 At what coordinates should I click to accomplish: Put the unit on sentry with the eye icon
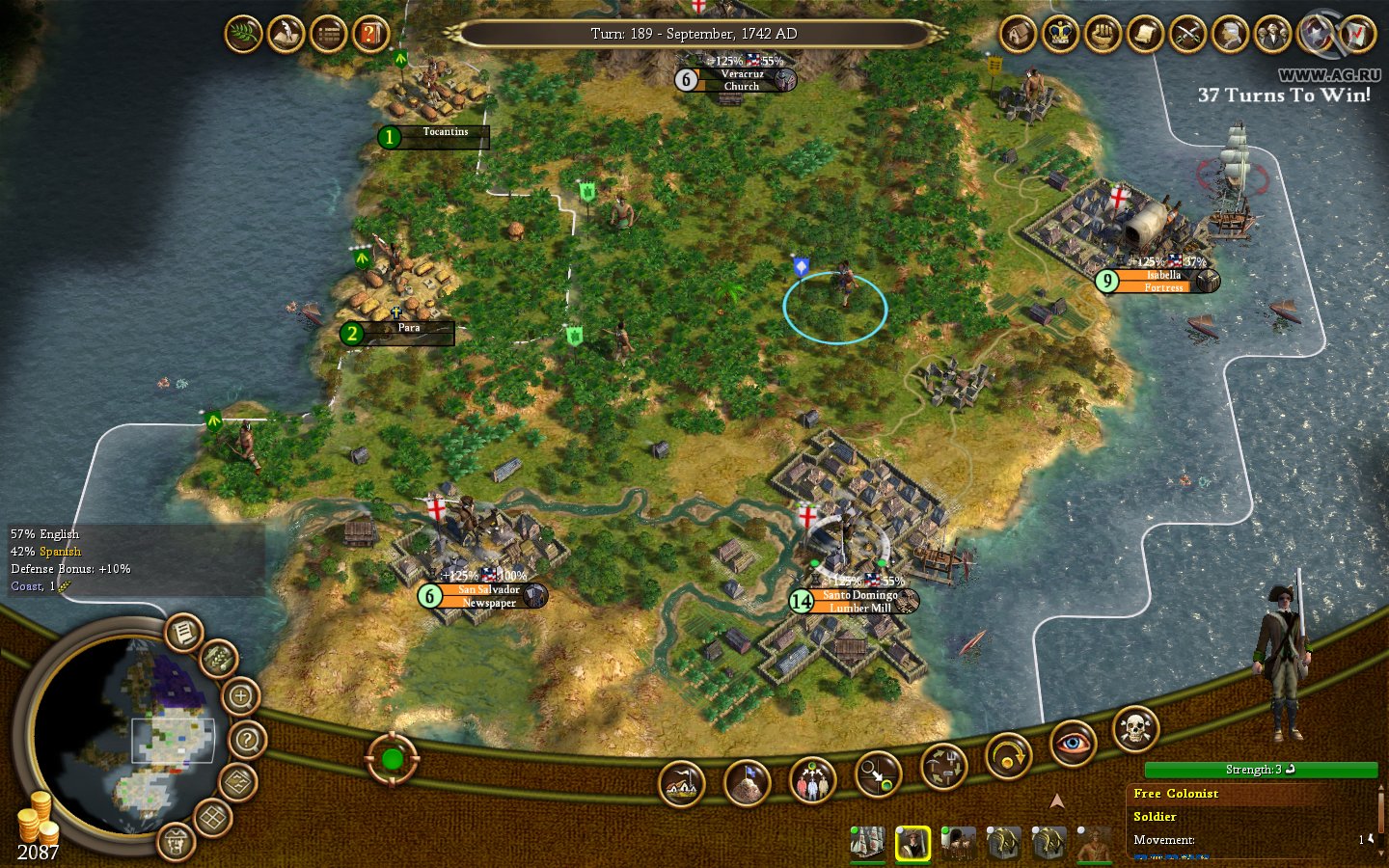pos(1074,741)
